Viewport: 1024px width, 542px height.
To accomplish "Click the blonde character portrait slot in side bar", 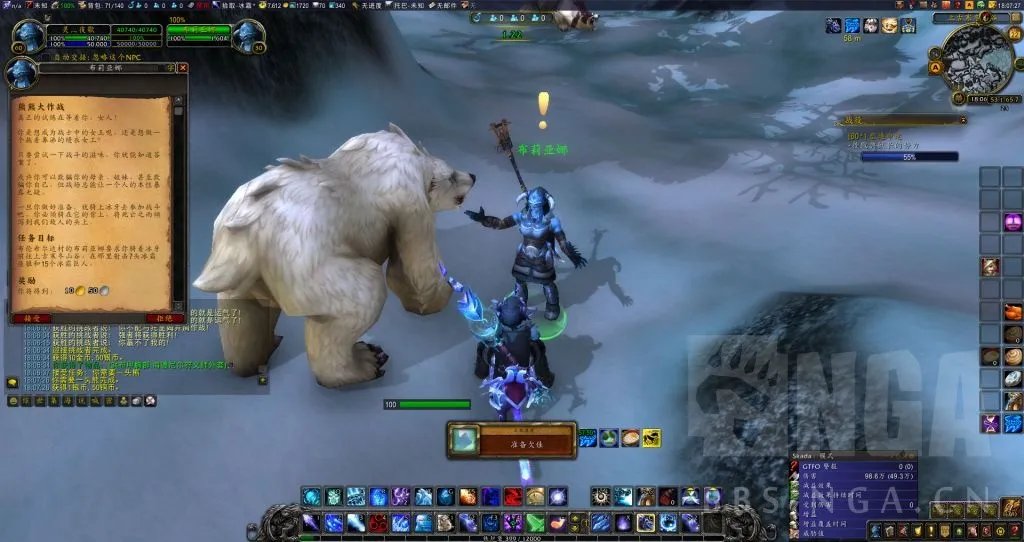I will [x=990, y=267].
